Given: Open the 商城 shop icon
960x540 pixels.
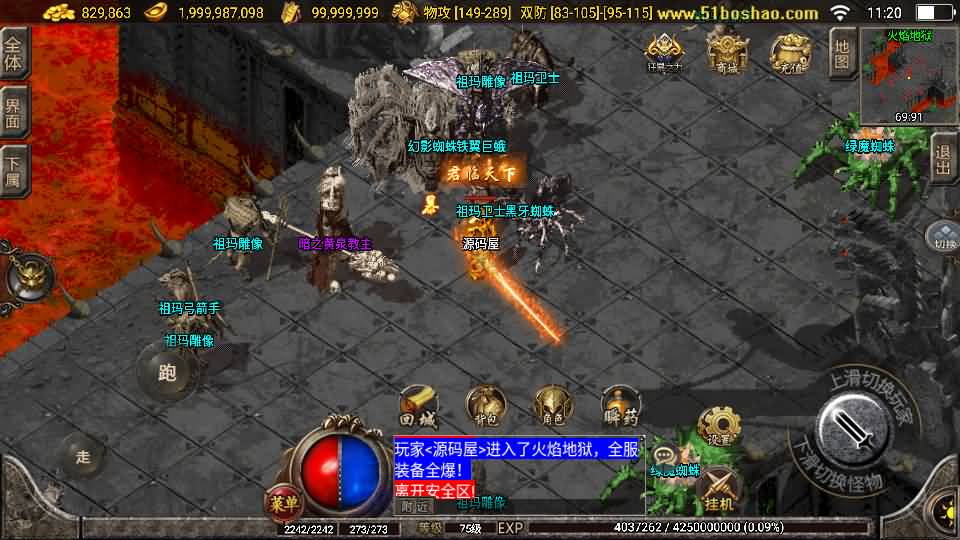Looking at the screenshot, I should [727, 50].
